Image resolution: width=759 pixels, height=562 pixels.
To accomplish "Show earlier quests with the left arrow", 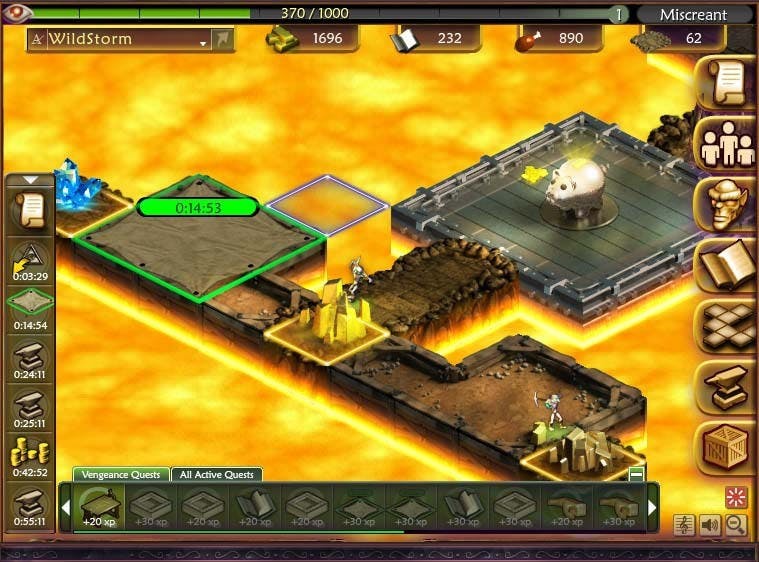I will click(66, 508).
